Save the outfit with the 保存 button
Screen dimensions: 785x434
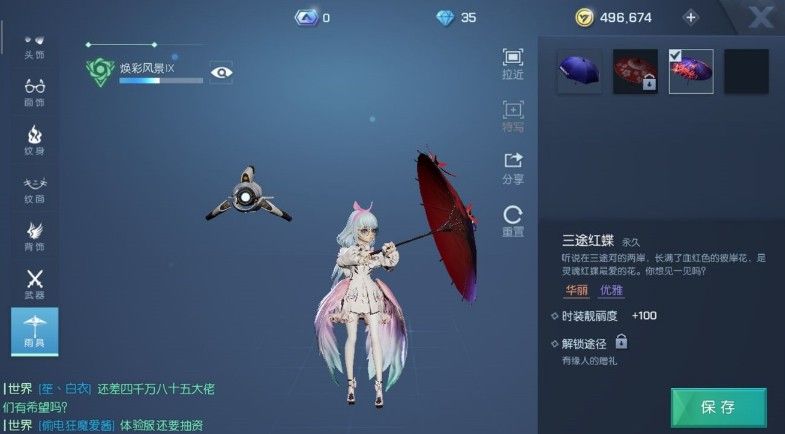point(718,407)
